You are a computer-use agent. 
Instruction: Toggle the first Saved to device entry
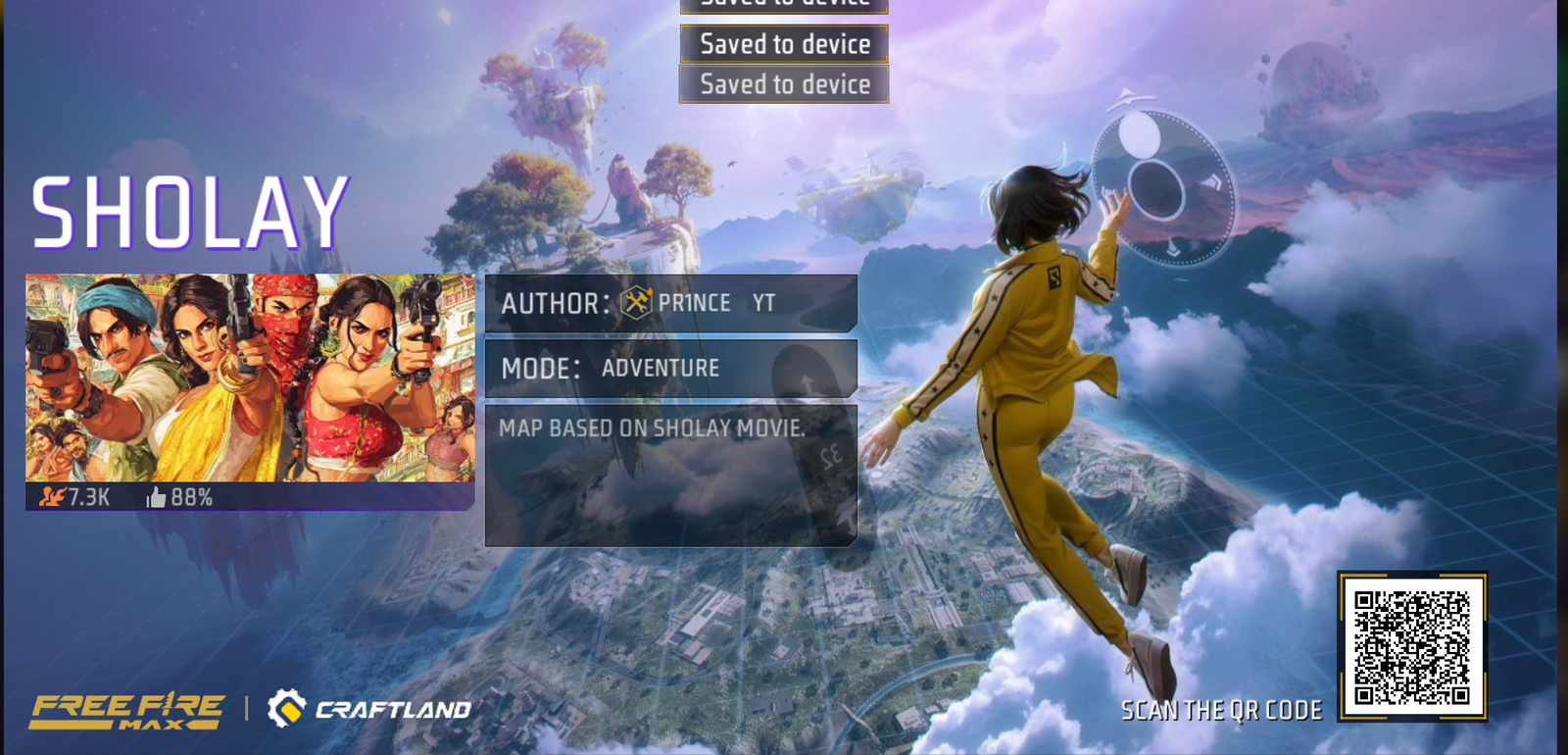(782, 5)
